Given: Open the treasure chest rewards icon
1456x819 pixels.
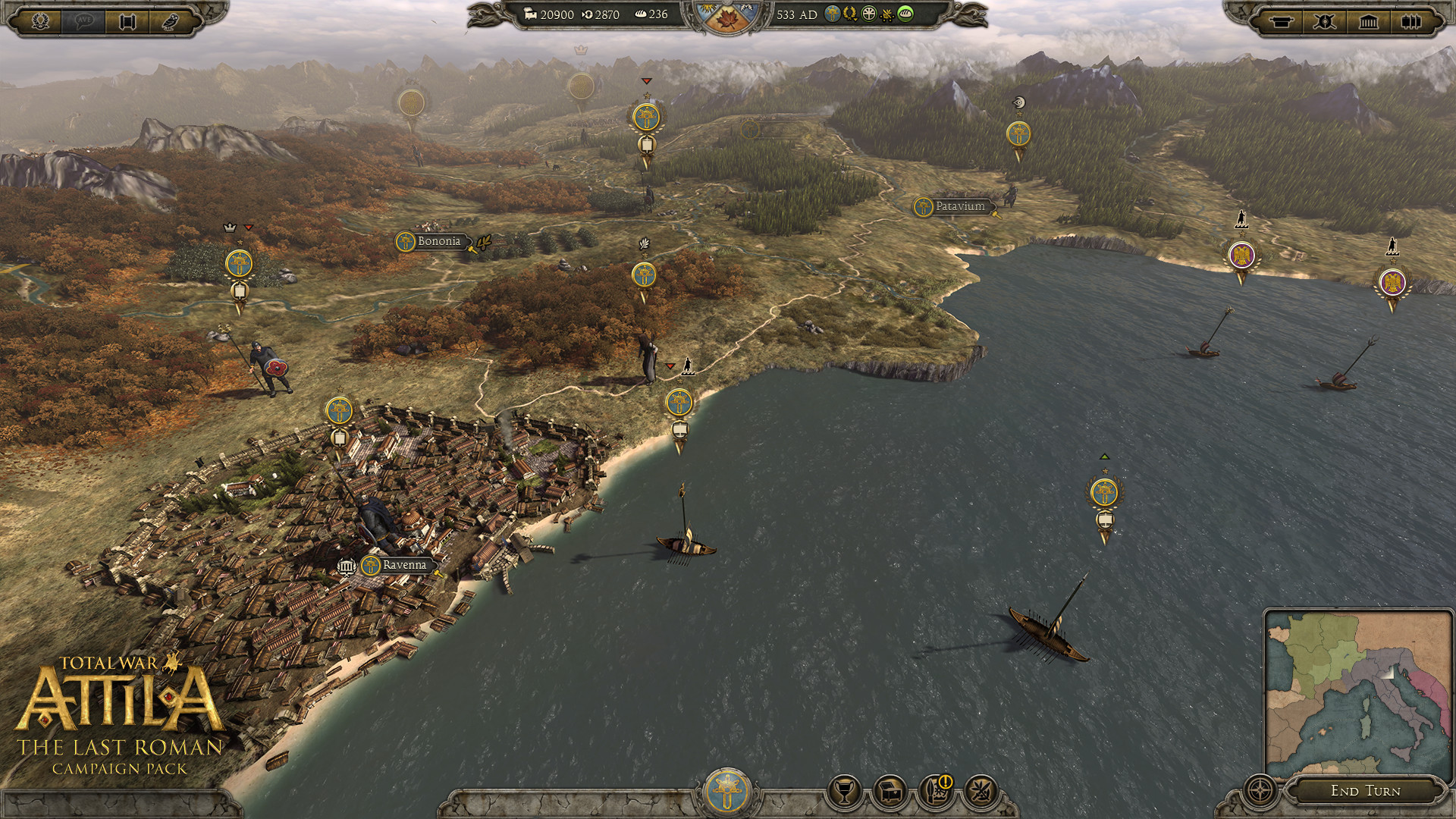Looking at the screenshot, I should pyautogui.click(x=890, y=789).
